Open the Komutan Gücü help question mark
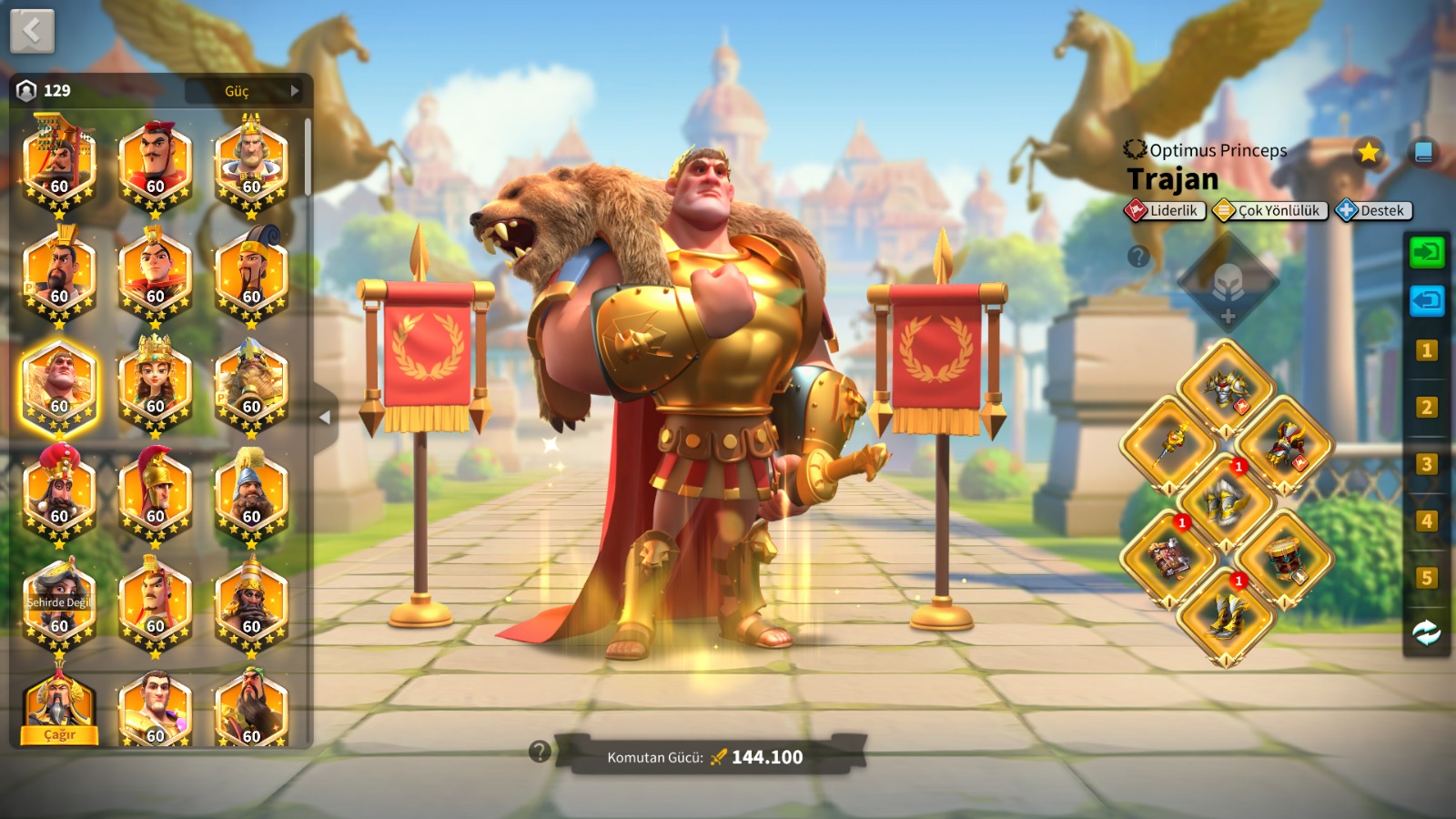Viewport: 1456px width, 819px height. [540, 752]
